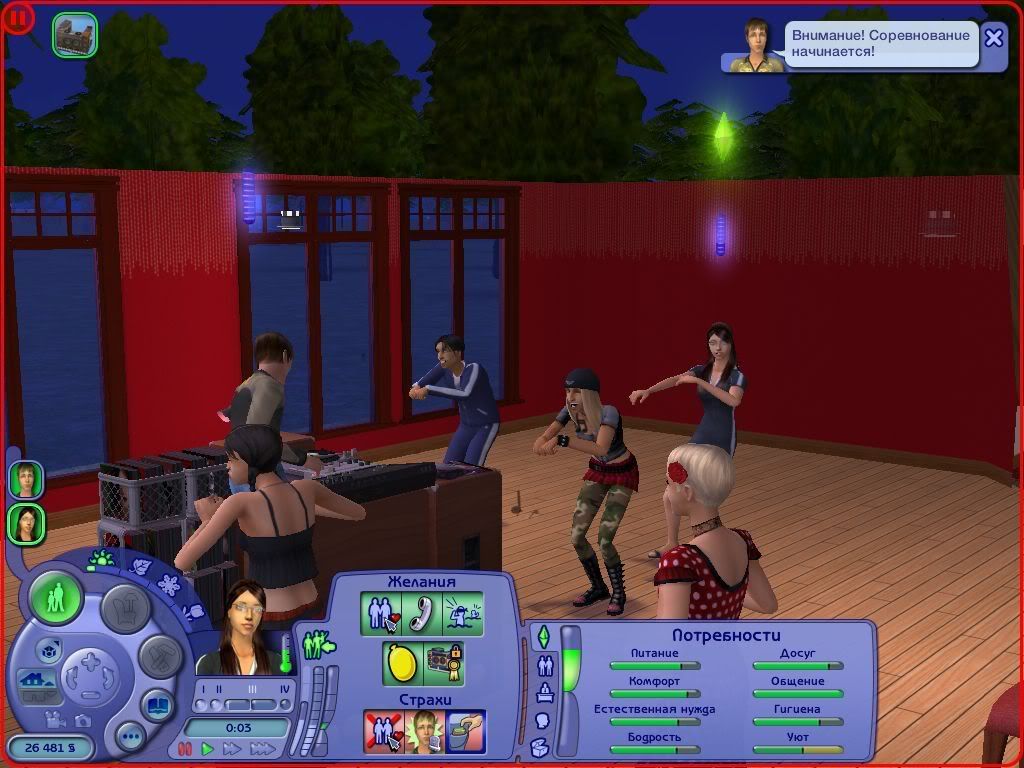Set game speed to double fast-forward
The width and height of the screenshot is (1024, 768).
233,748
